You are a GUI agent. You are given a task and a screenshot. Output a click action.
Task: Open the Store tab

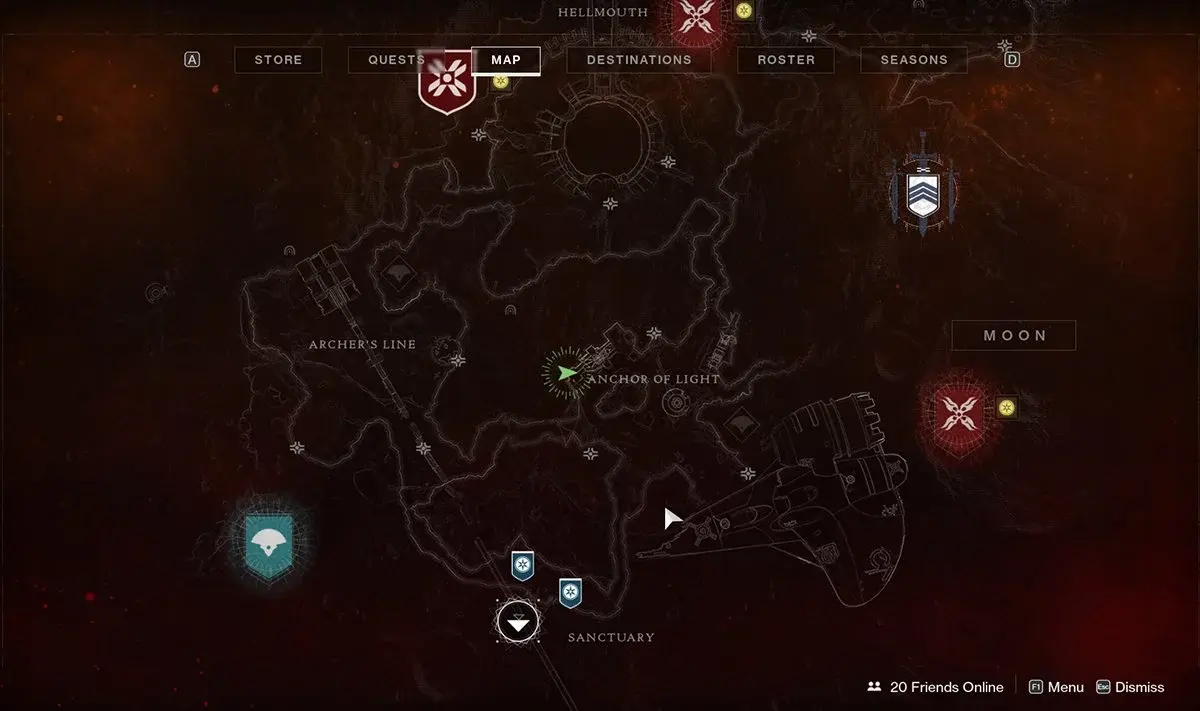point(278,60)
